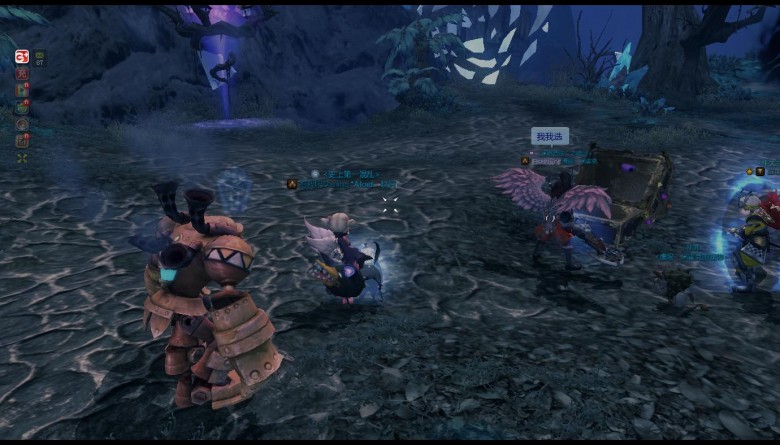Select the round grey circular icon
This screenshot has height=445, width=780.
(x=22, y=124)
